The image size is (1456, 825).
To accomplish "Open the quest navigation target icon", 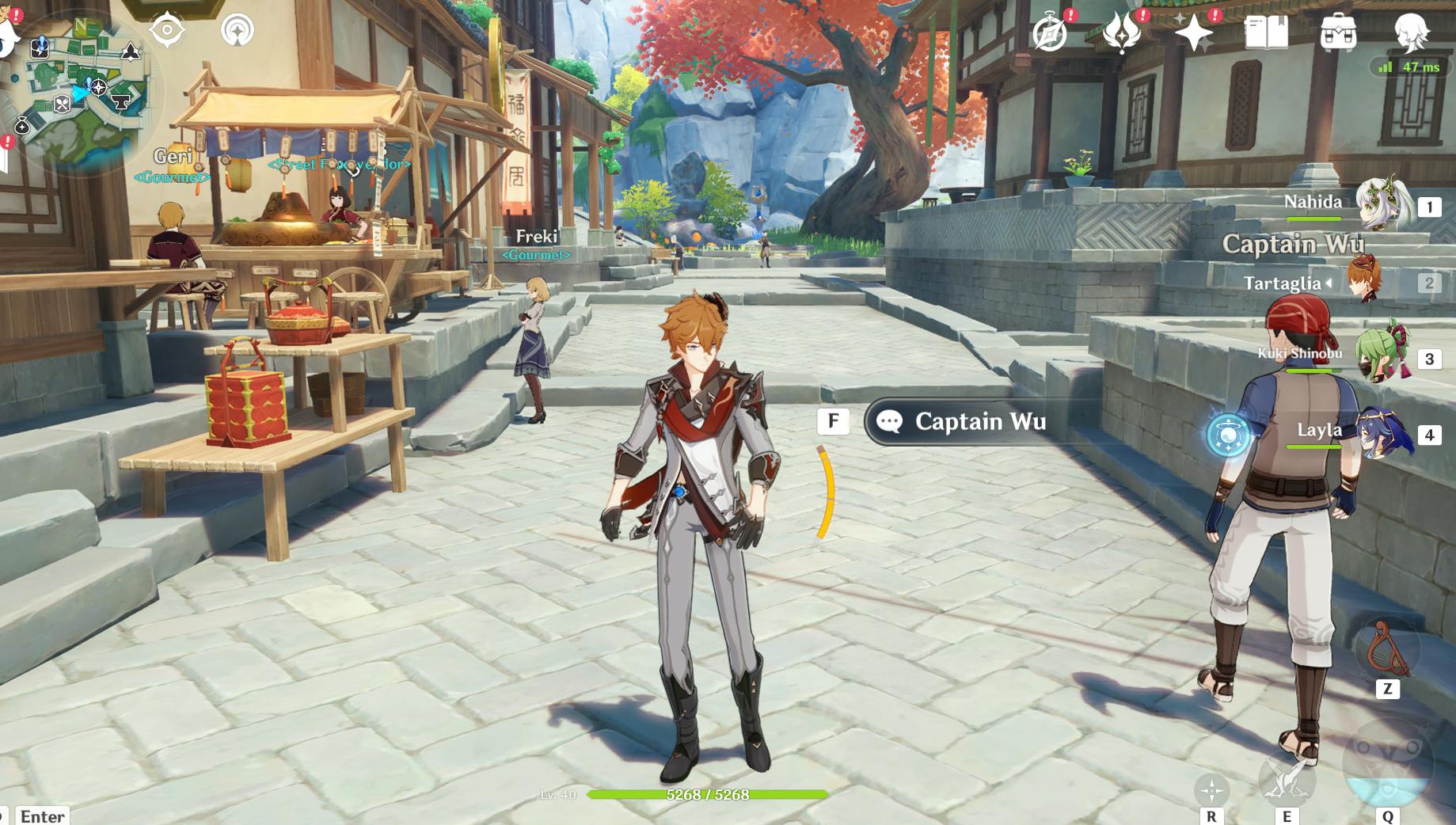I will (x=167, y=30).
